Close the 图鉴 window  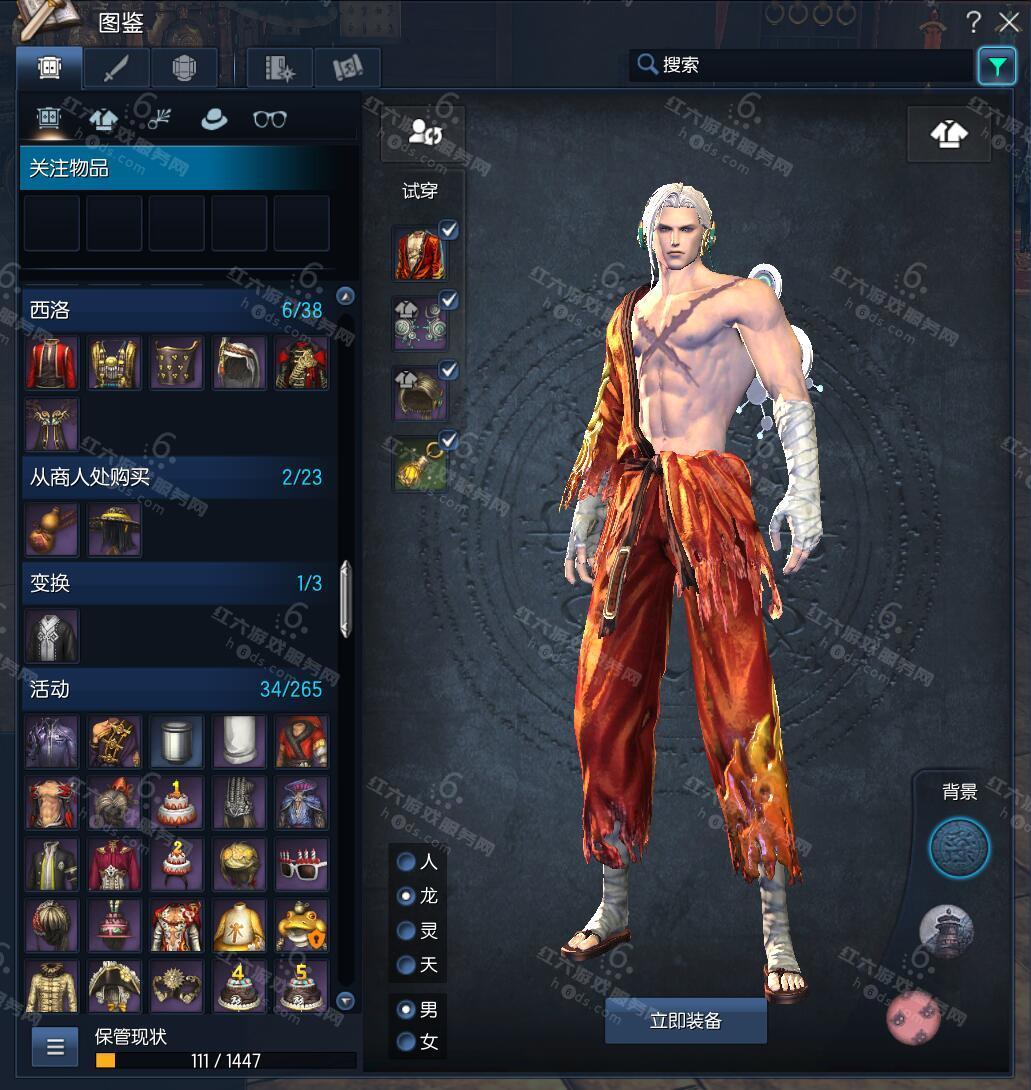[x=1007, y=21]
